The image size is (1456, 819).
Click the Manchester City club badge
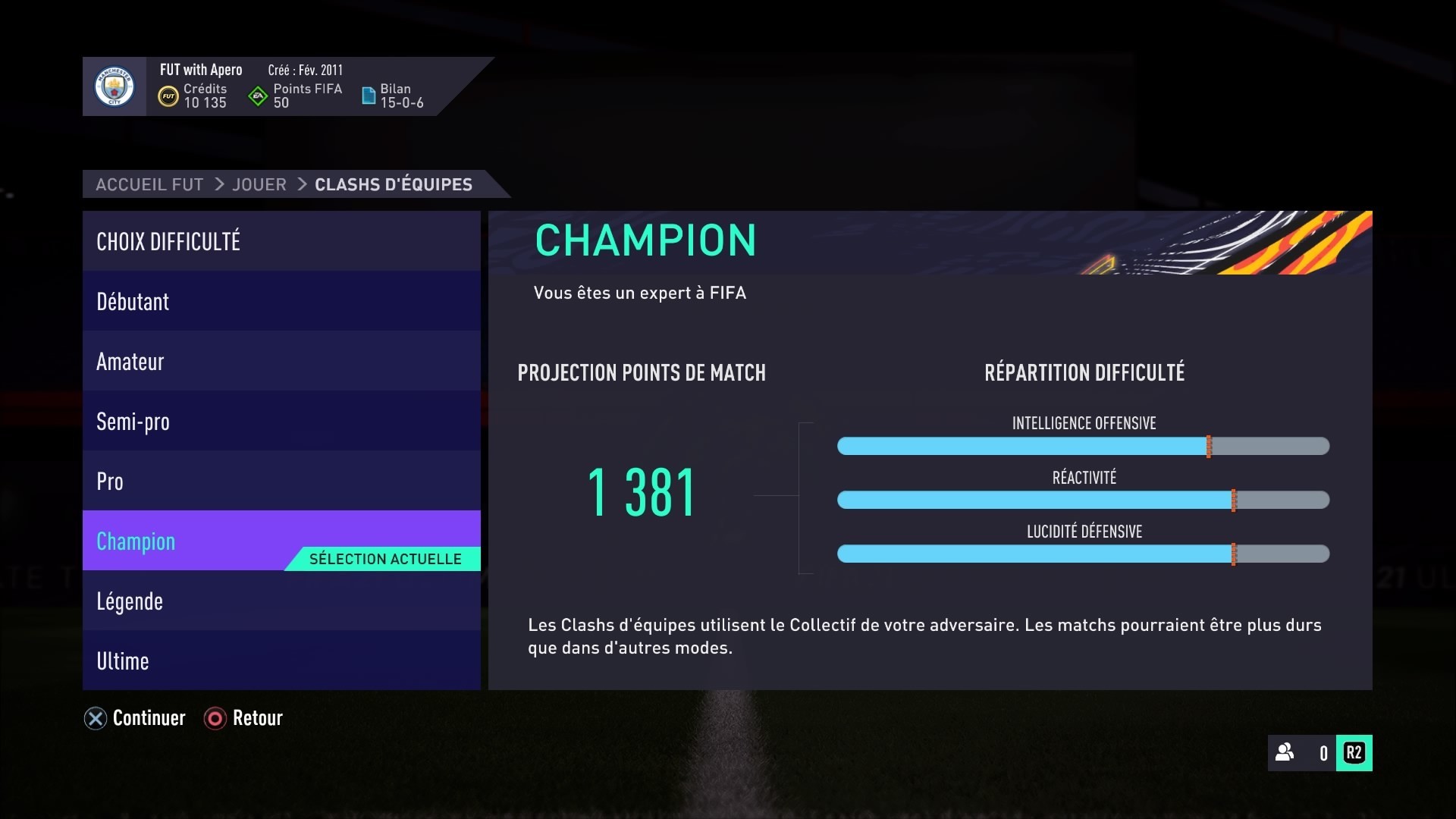tap(114, 86)
